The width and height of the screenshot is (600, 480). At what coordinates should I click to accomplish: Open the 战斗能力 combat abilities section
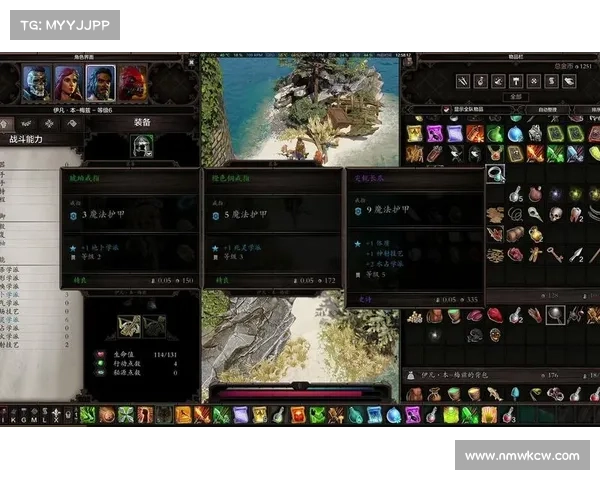click(x=27, y=139)
